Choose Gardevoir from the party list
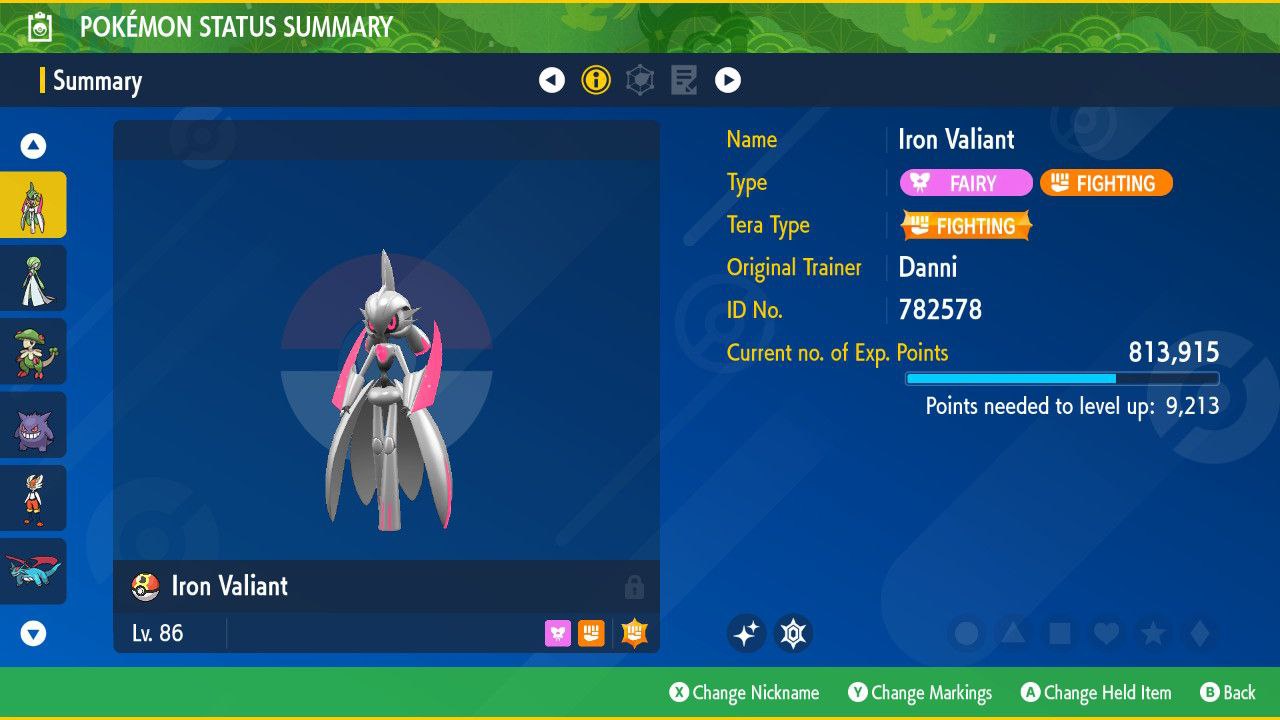1280x720 pixels. (33, 278)
